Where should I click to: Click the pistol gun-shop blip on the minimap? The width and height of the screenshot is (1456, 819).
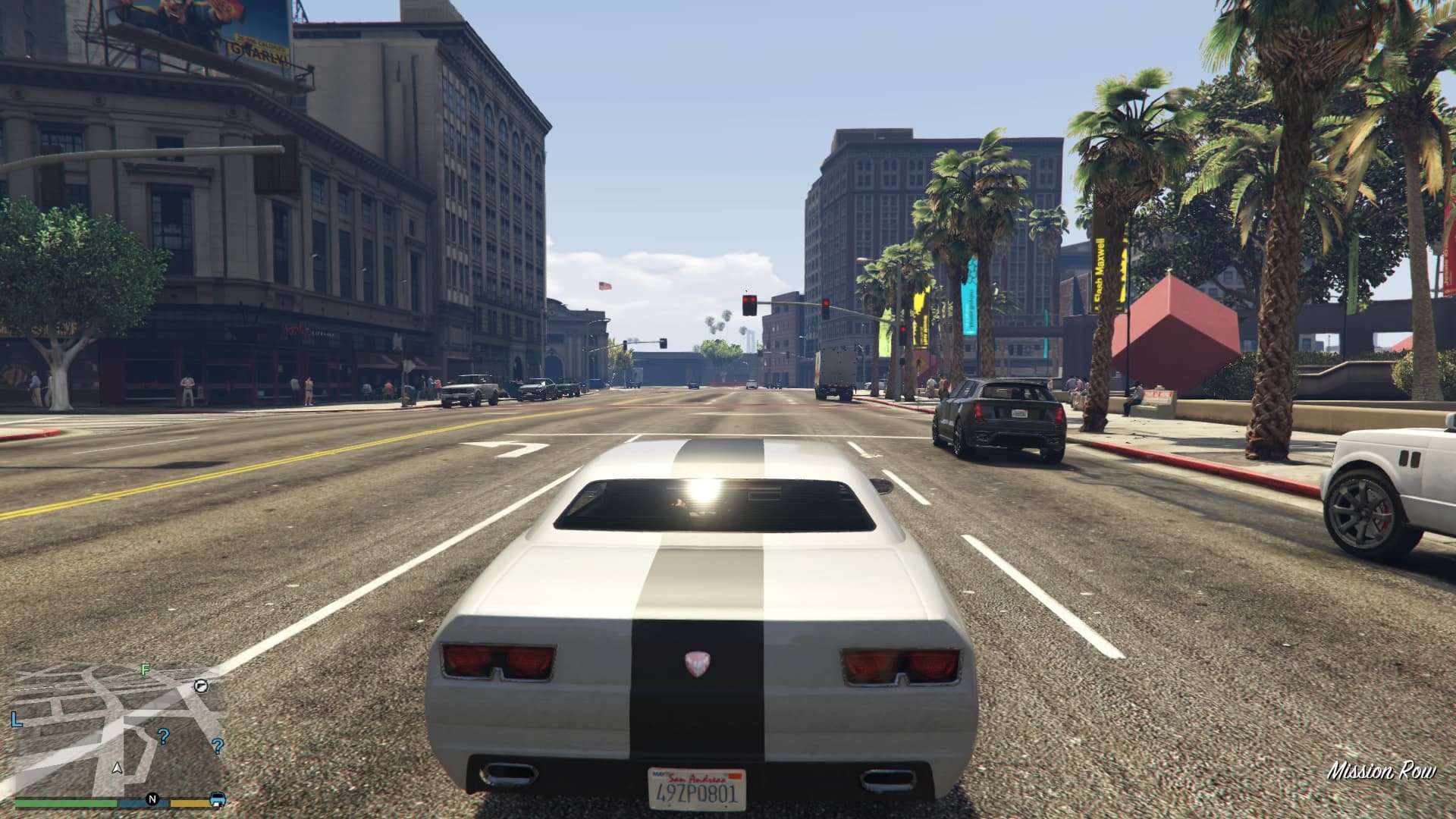[201, 686]
